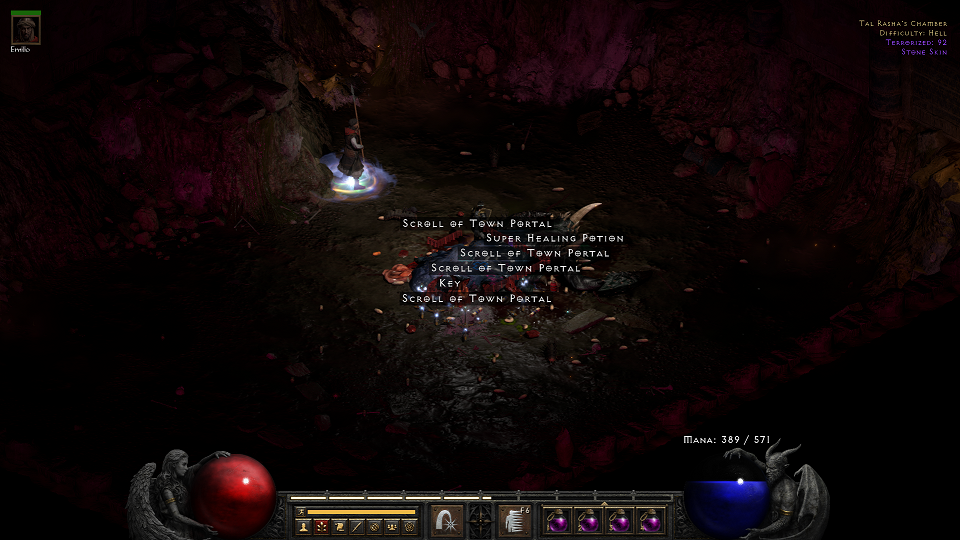This screenshot has width=960, height=540.
Task: Expand the potion belt with the arrow
Action: pyautogui.click(x=602, y=503)
